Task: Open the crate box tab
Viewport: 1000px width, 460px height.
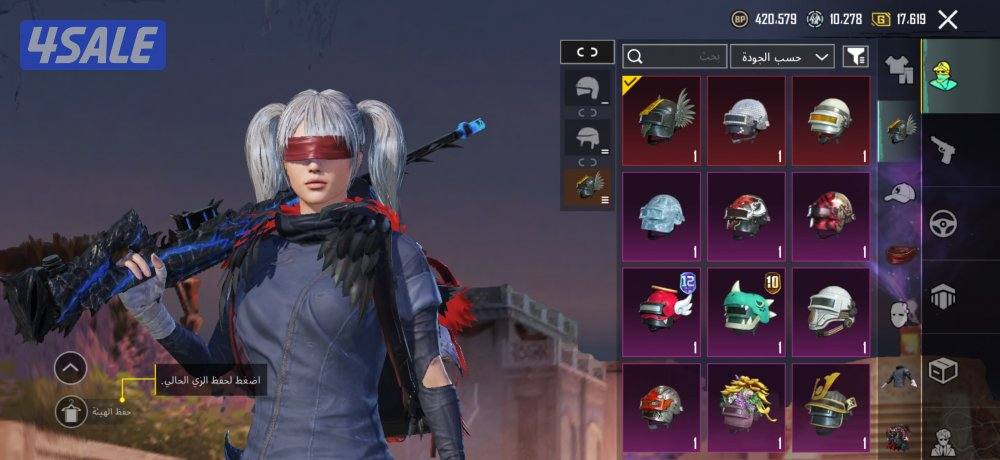Action: [943, 370]
